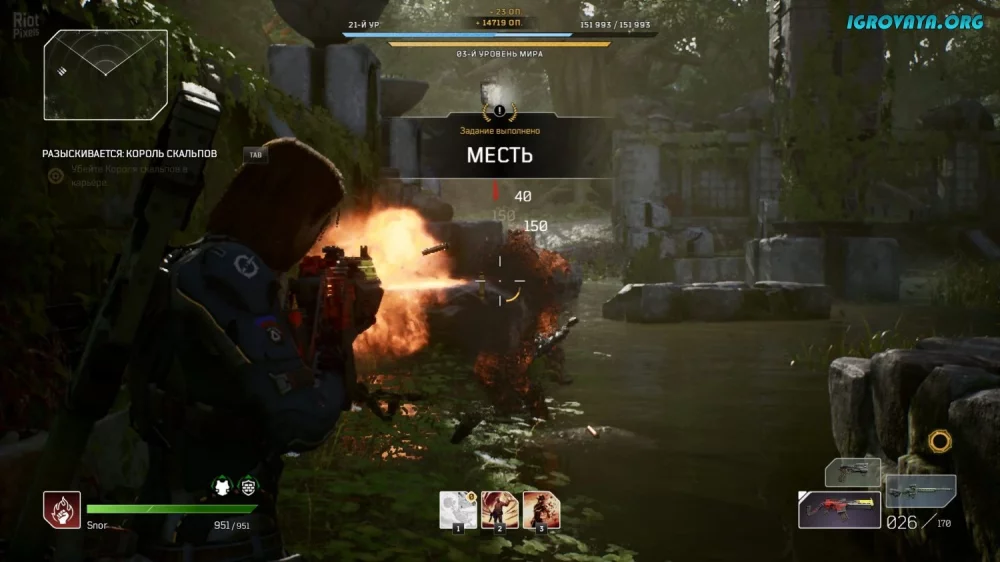
Task: Use the skill in slot 2
Action: pos(499,510)
